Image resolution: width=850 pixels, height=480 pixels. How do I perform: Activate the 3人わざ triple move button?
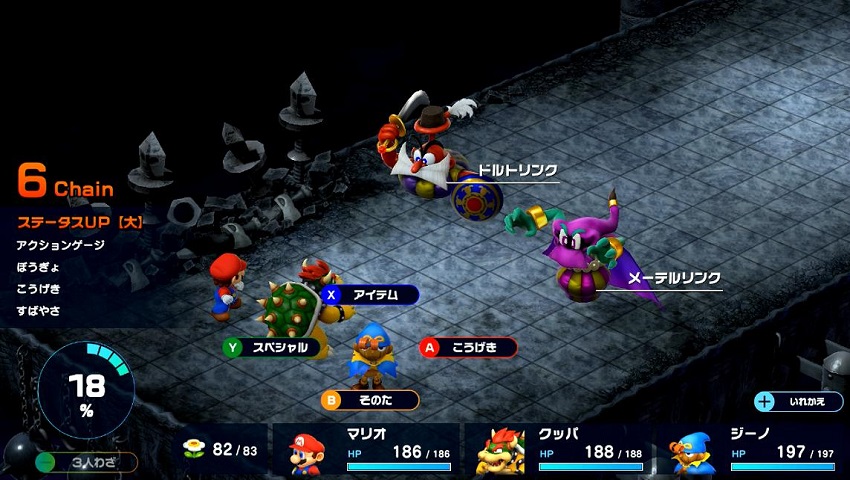pyautogui.click(x=86, y=462)
